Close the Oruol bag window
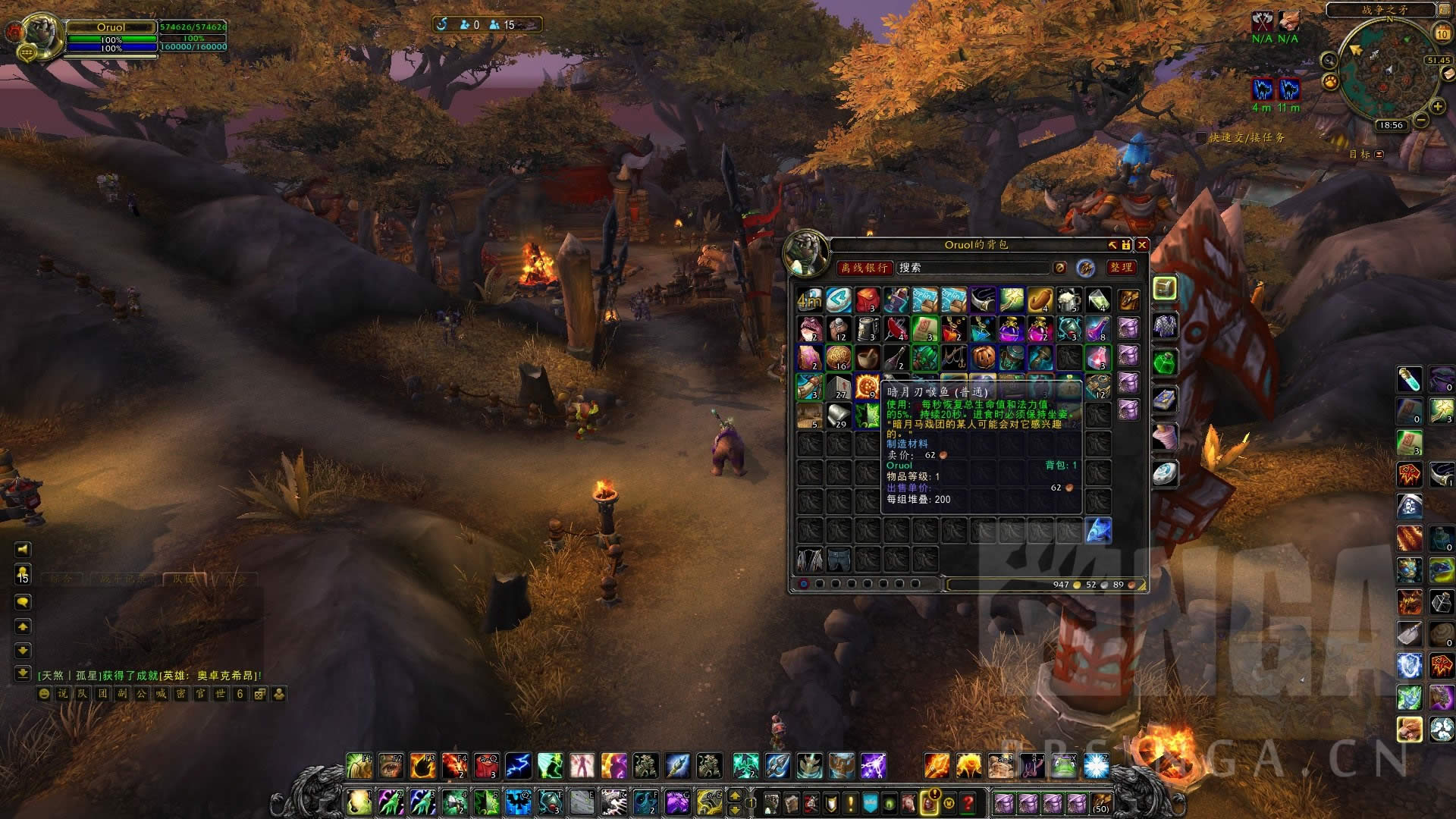1456x819 pixels. pyautogui.click(x=1141, y=245)
